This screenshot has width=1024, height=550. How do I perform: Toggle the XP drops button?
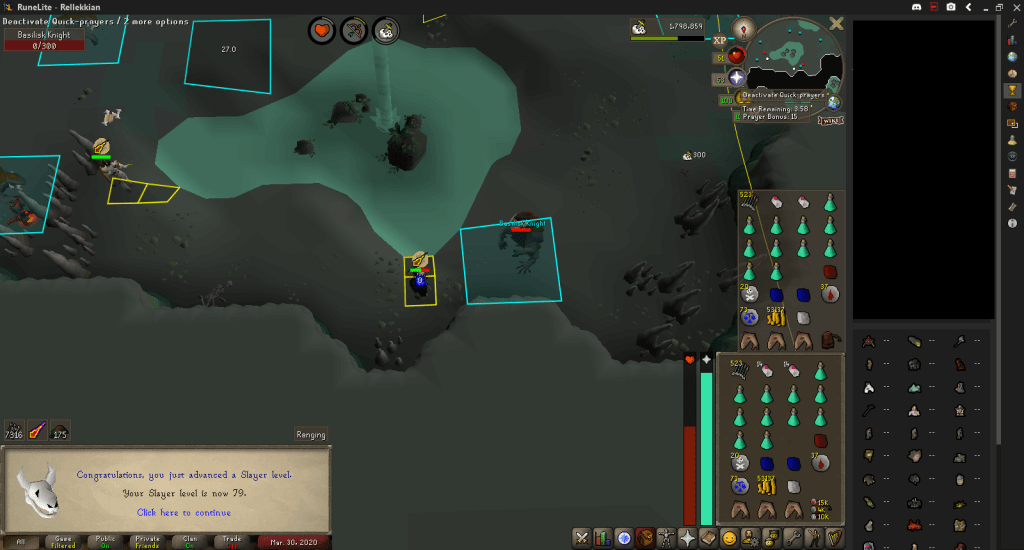[720, 41]
